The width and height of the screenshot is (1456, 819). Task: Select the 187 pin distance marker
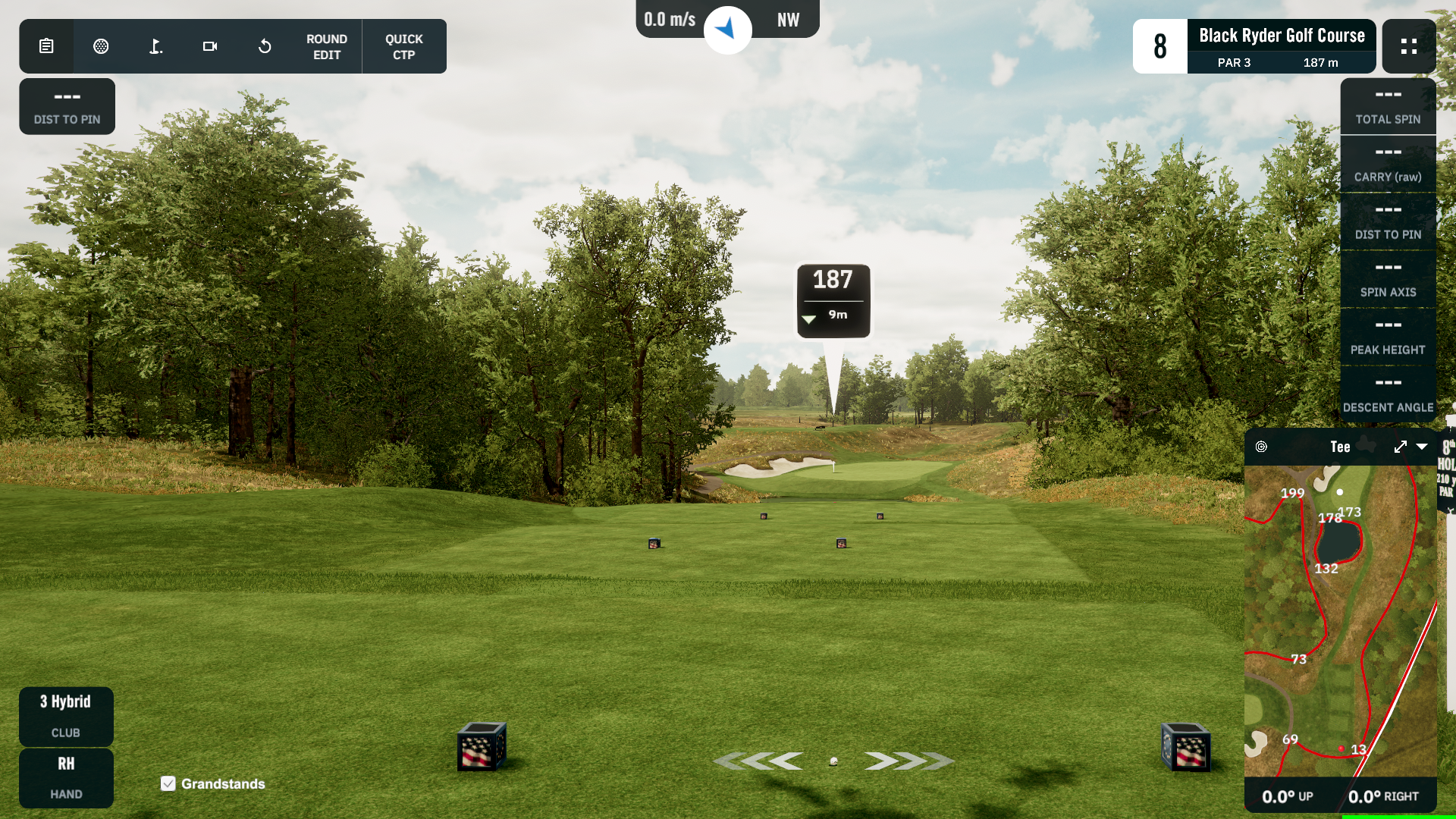[x=833, y=300]
